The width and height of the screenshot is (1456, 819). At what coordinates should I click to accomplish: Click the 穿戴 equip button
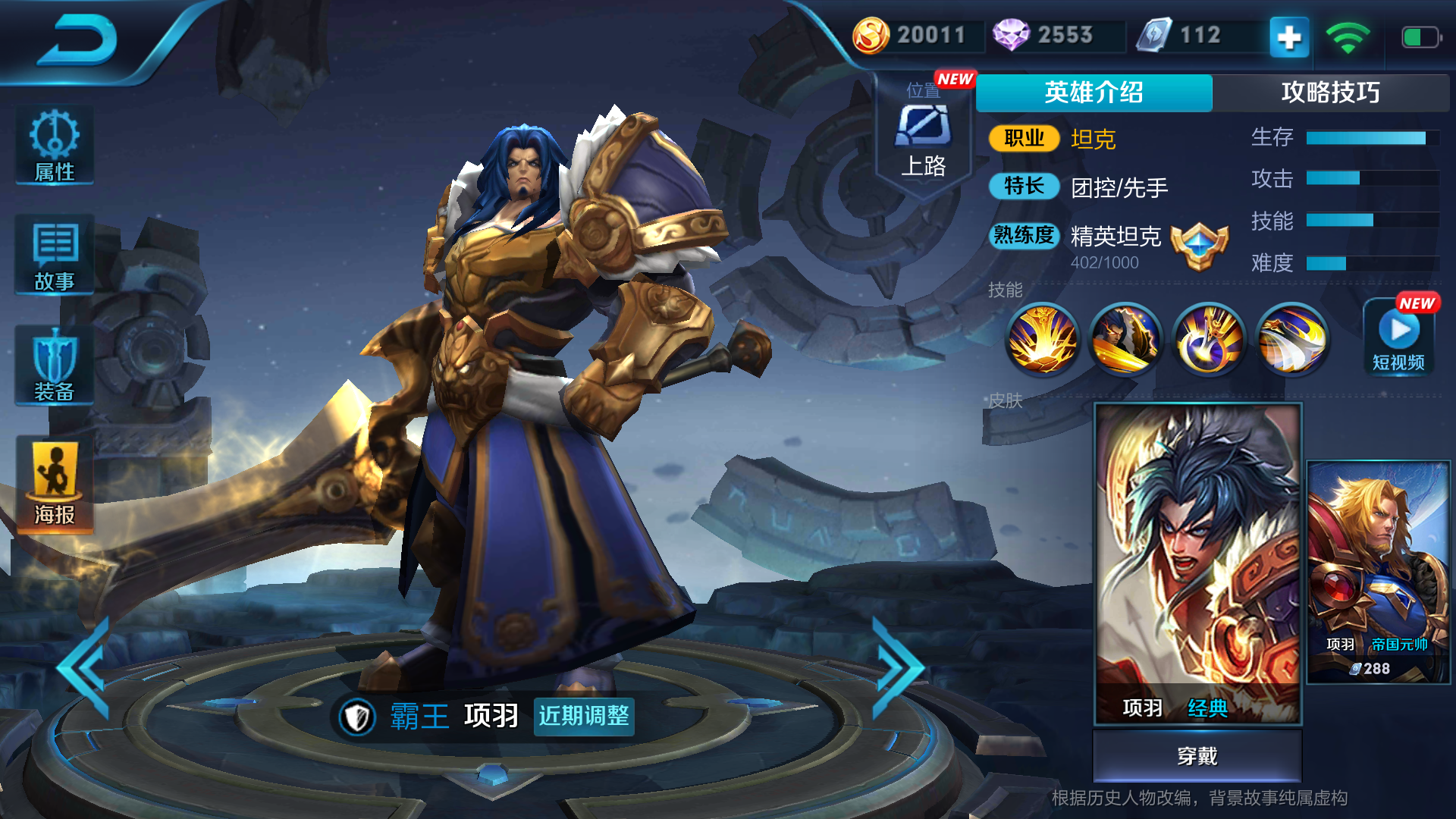pos(1197,755)
